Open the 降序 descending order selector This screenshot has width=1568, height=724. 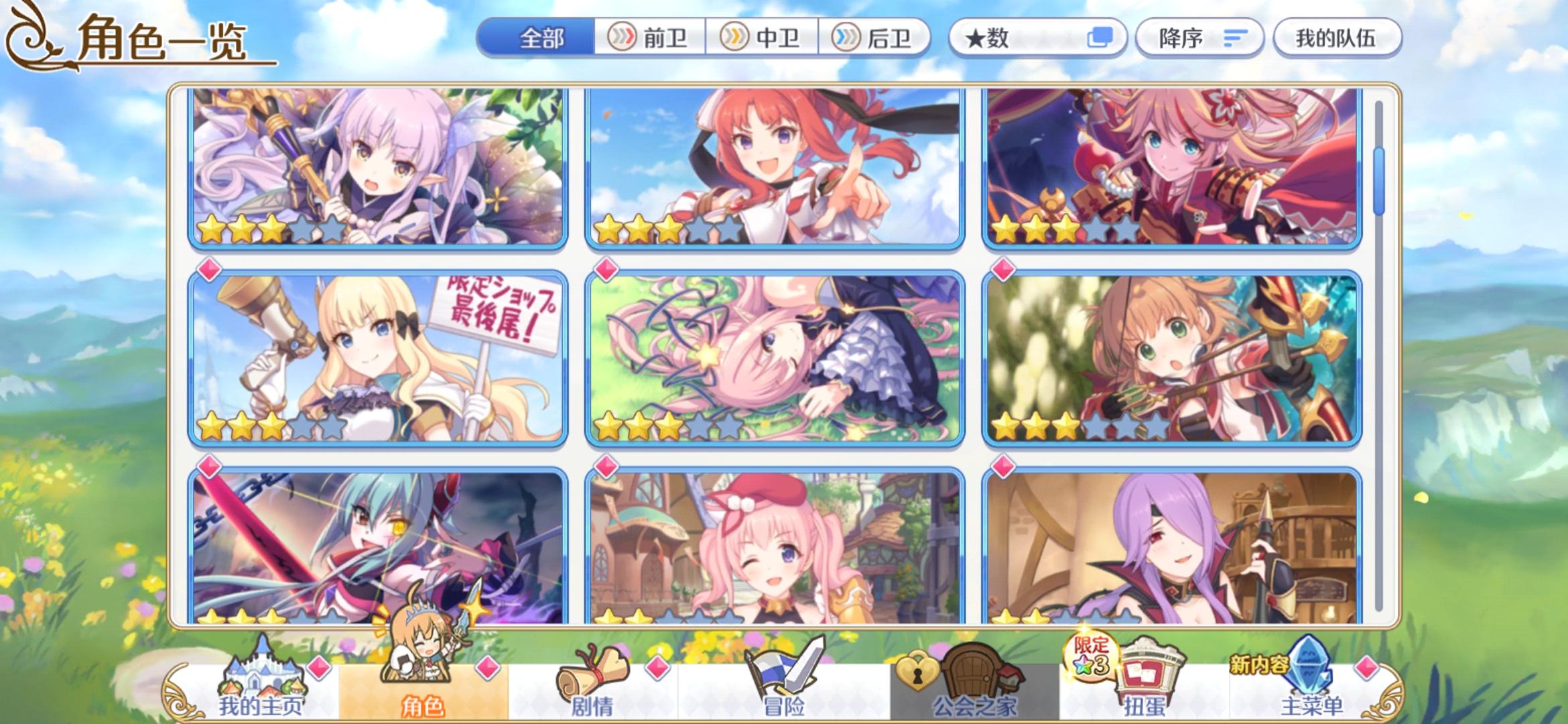point(1199,38)
